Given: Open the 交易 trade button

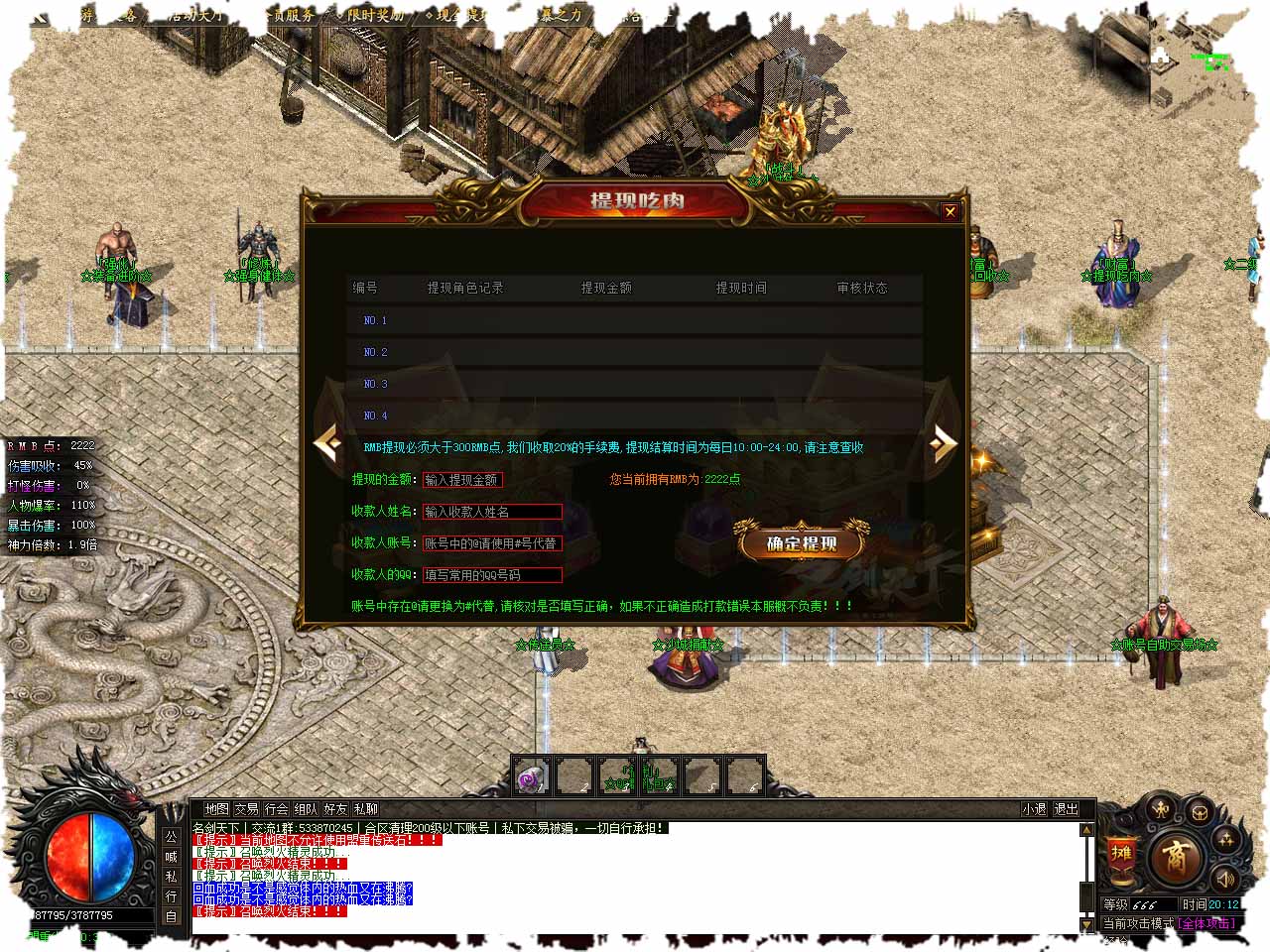Looking at the screenshot, I should (x=246, y=809).
